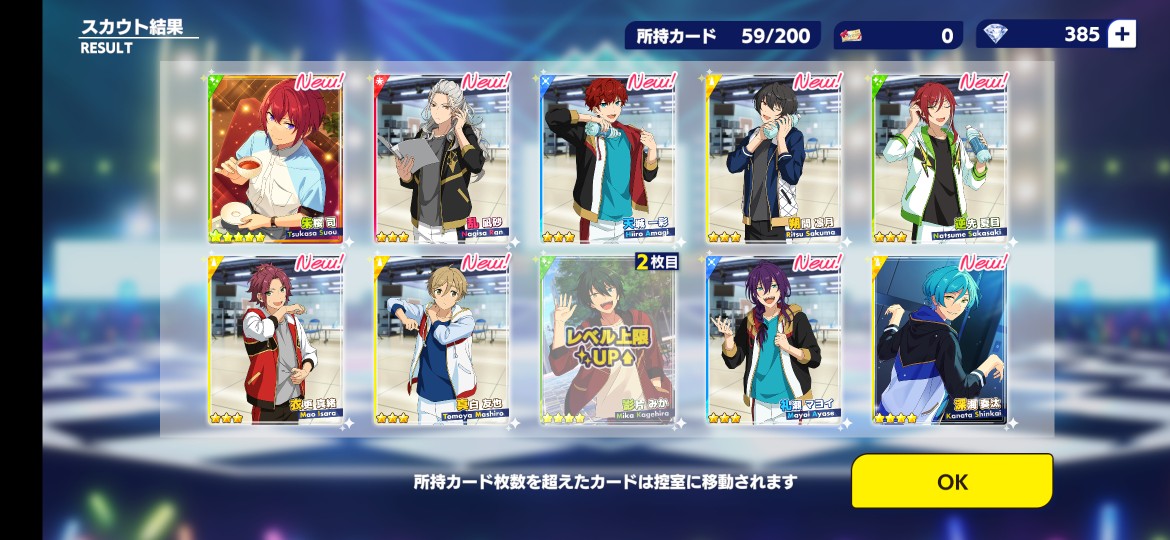Select the Tsukasa Suou five-star card

coord(276,158)
